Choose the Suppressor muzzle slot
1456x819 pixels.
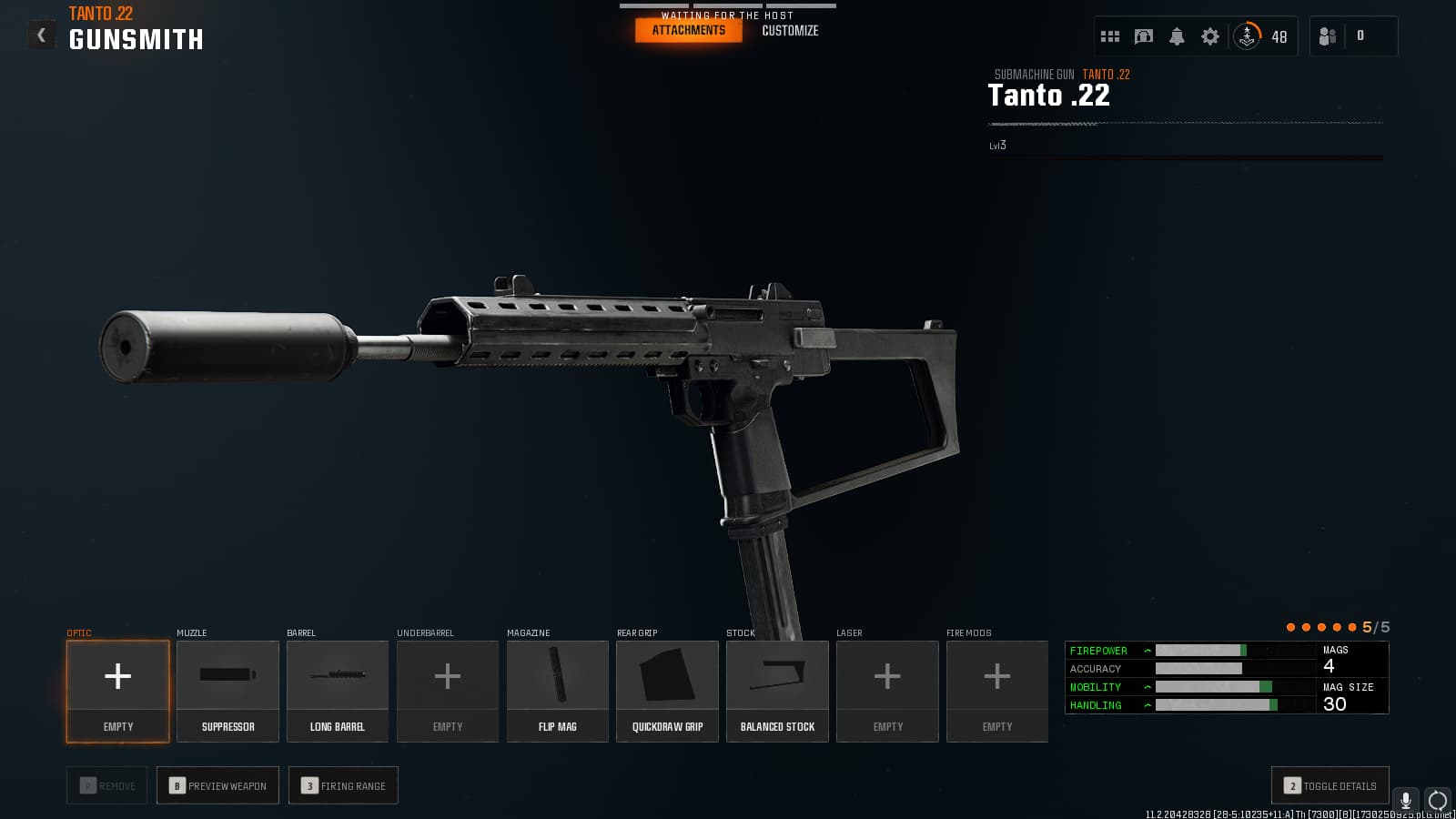coord(227,691)
